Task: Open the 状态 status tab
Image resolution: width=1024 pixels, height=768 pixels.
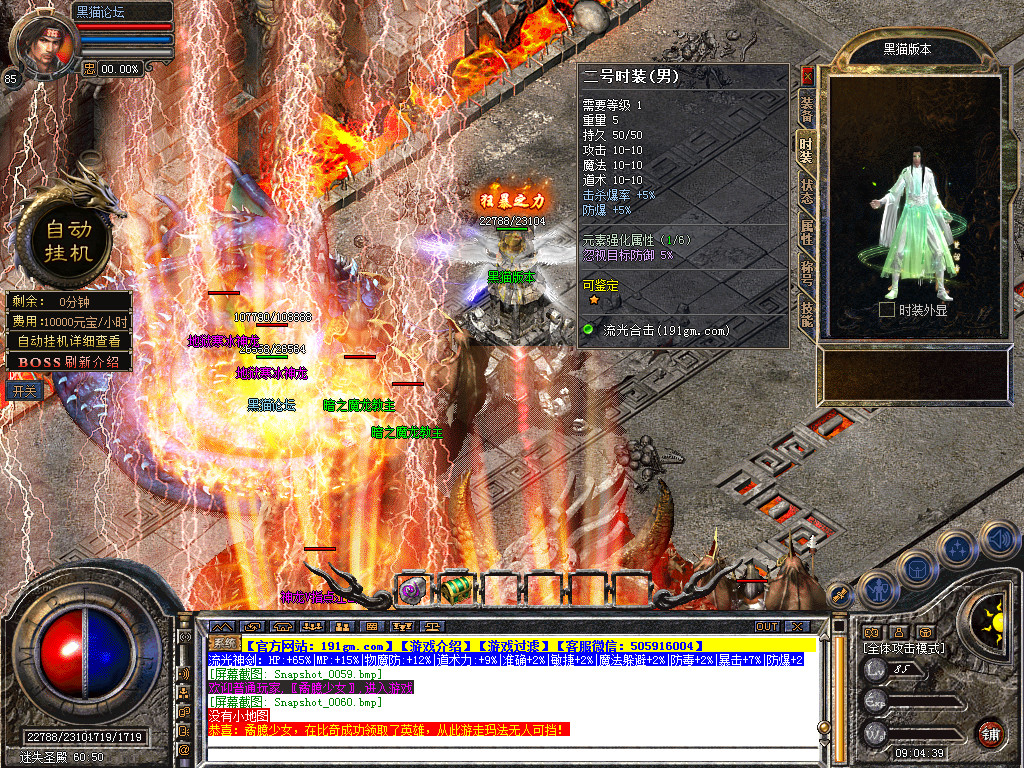Action: pyautogui.click(x=806, y=192)
